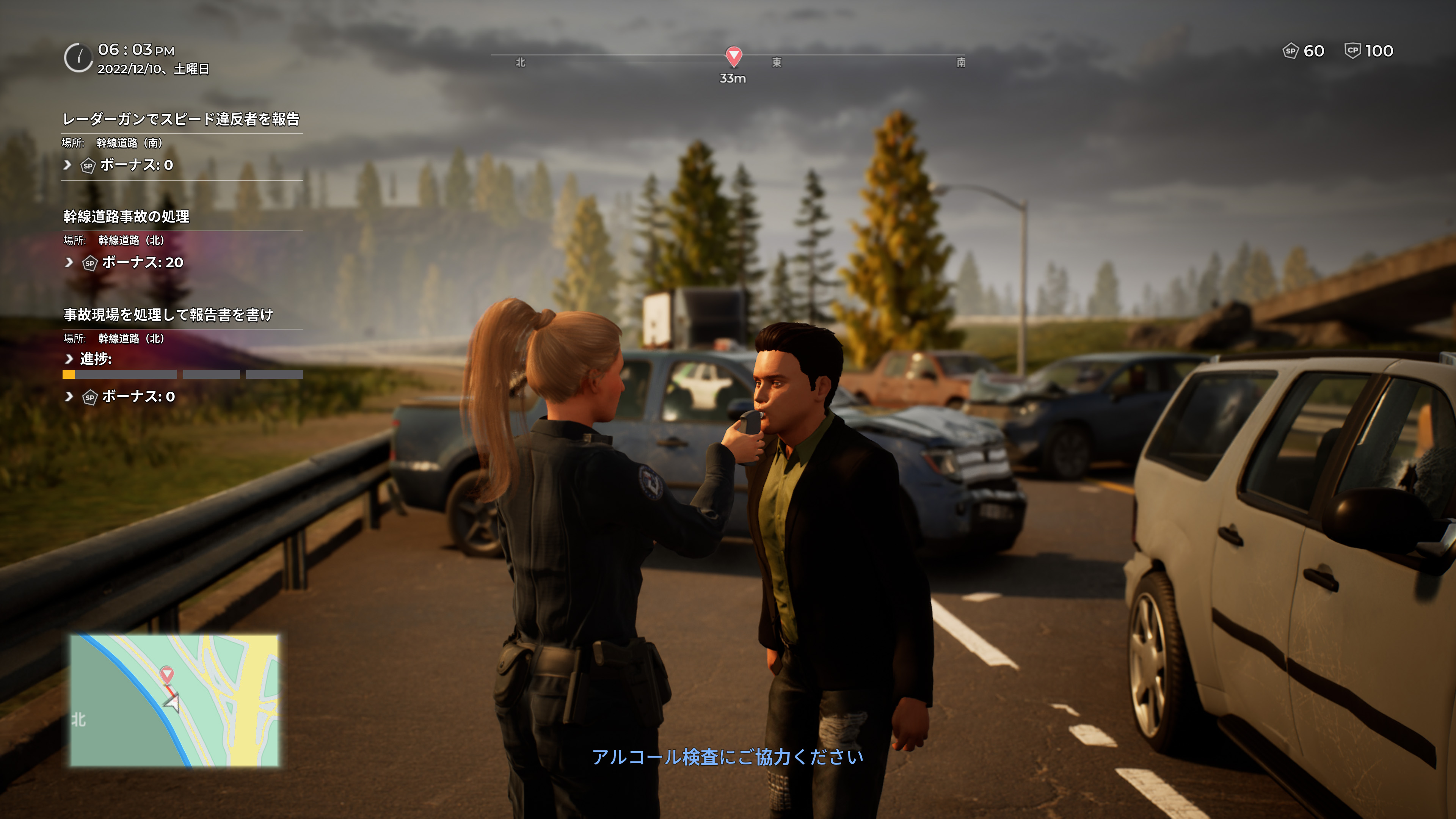
Task: Open the minimap in the corner
Action: point(174,700)
